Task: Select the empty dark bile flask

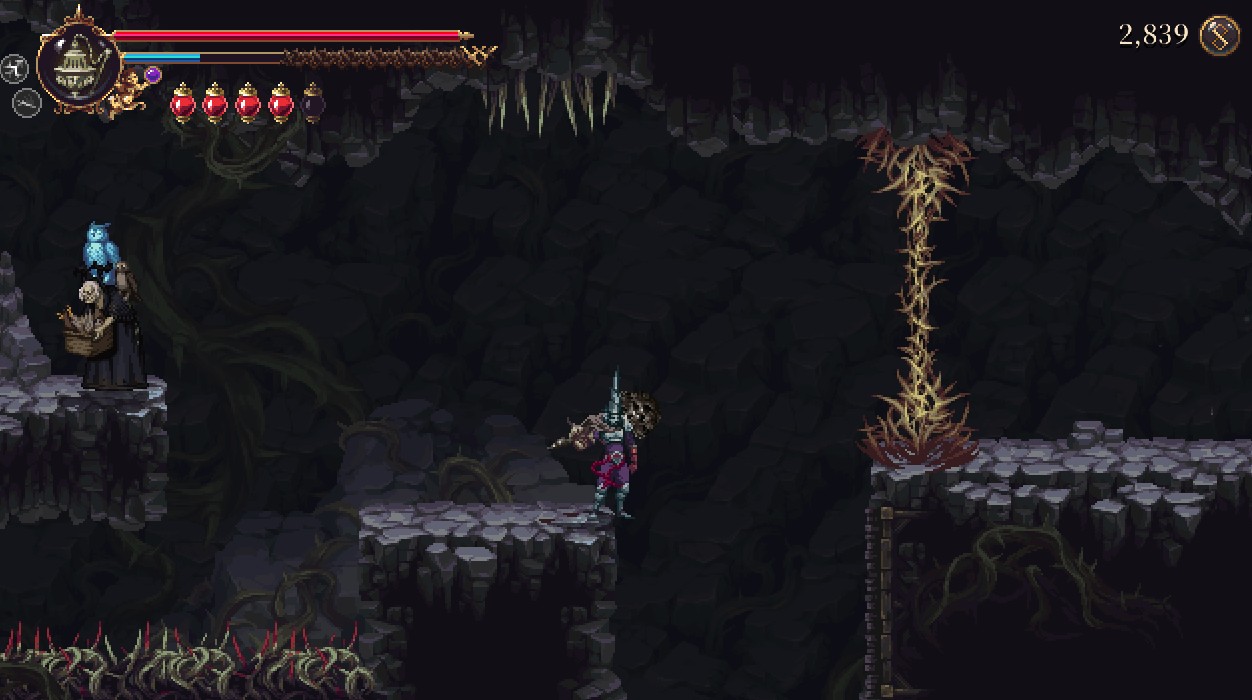Action: 313,103
